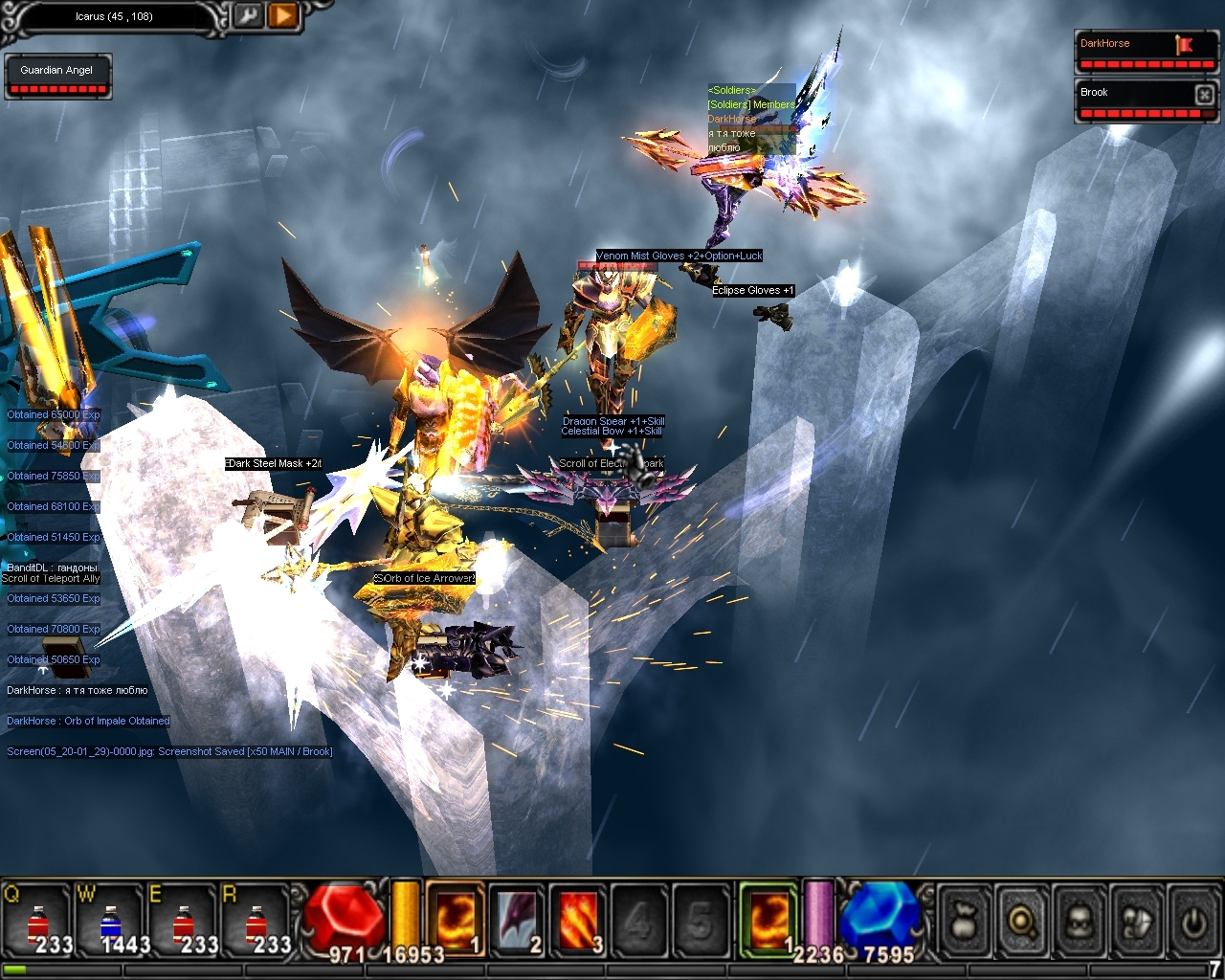Open the wrench settings button
The image size is (1225, 980).
[x=247, y=16]
